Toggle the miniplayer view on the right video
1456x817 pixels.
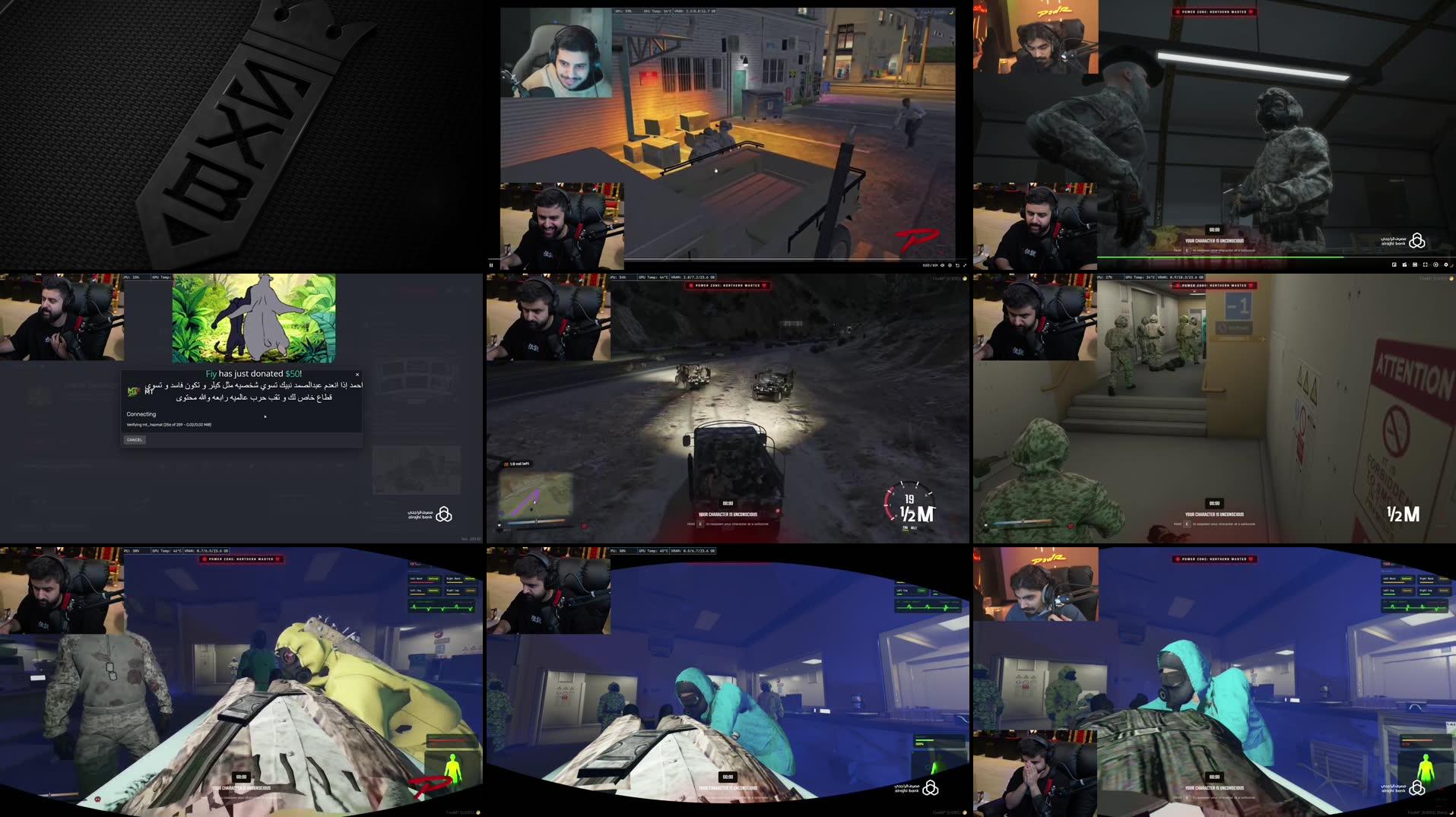pos(1405,264)
